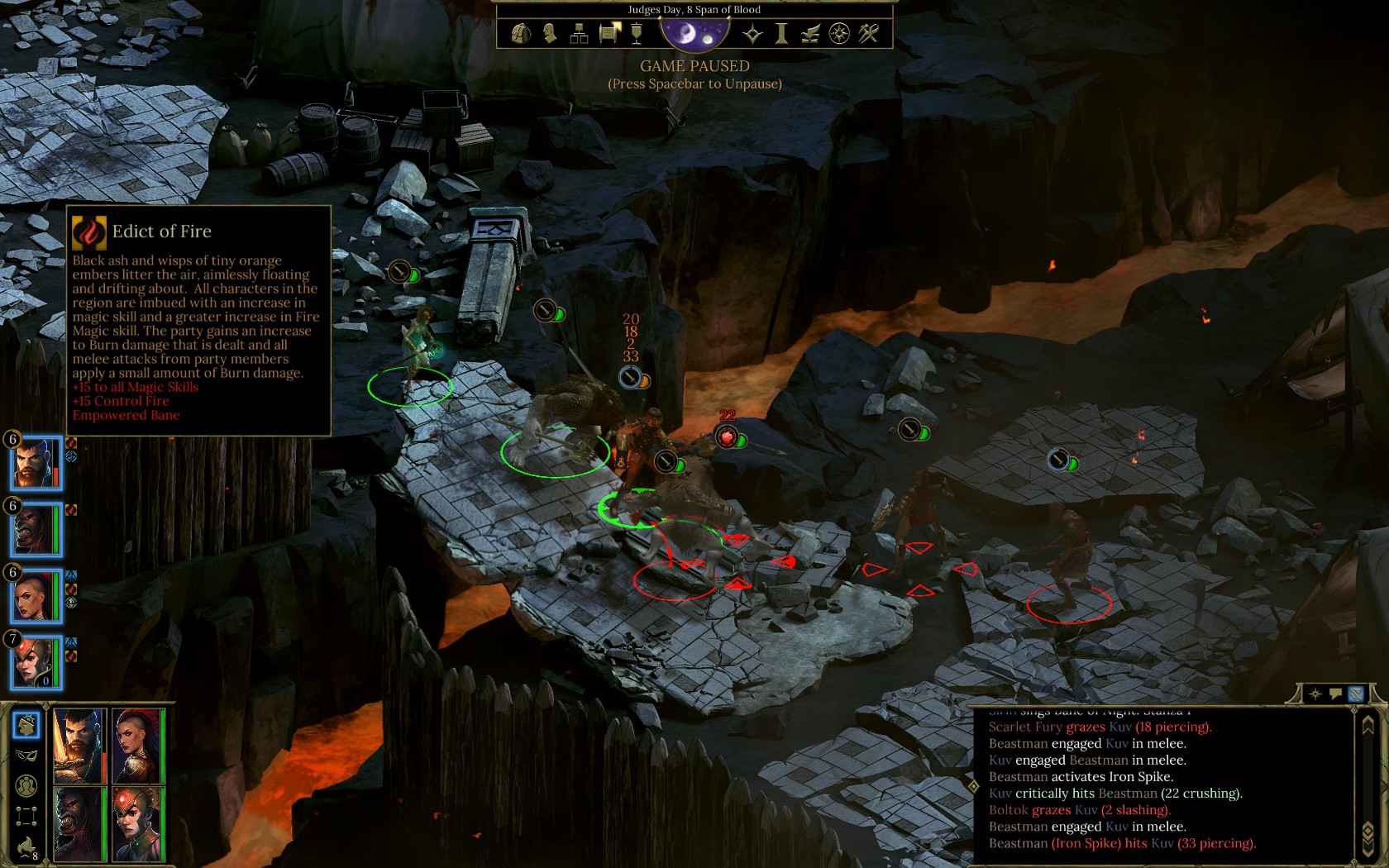Switch to the dialogue speech-bubble log tab
The height and width of the screenshot is (868, 1389).
point(1335,694)
